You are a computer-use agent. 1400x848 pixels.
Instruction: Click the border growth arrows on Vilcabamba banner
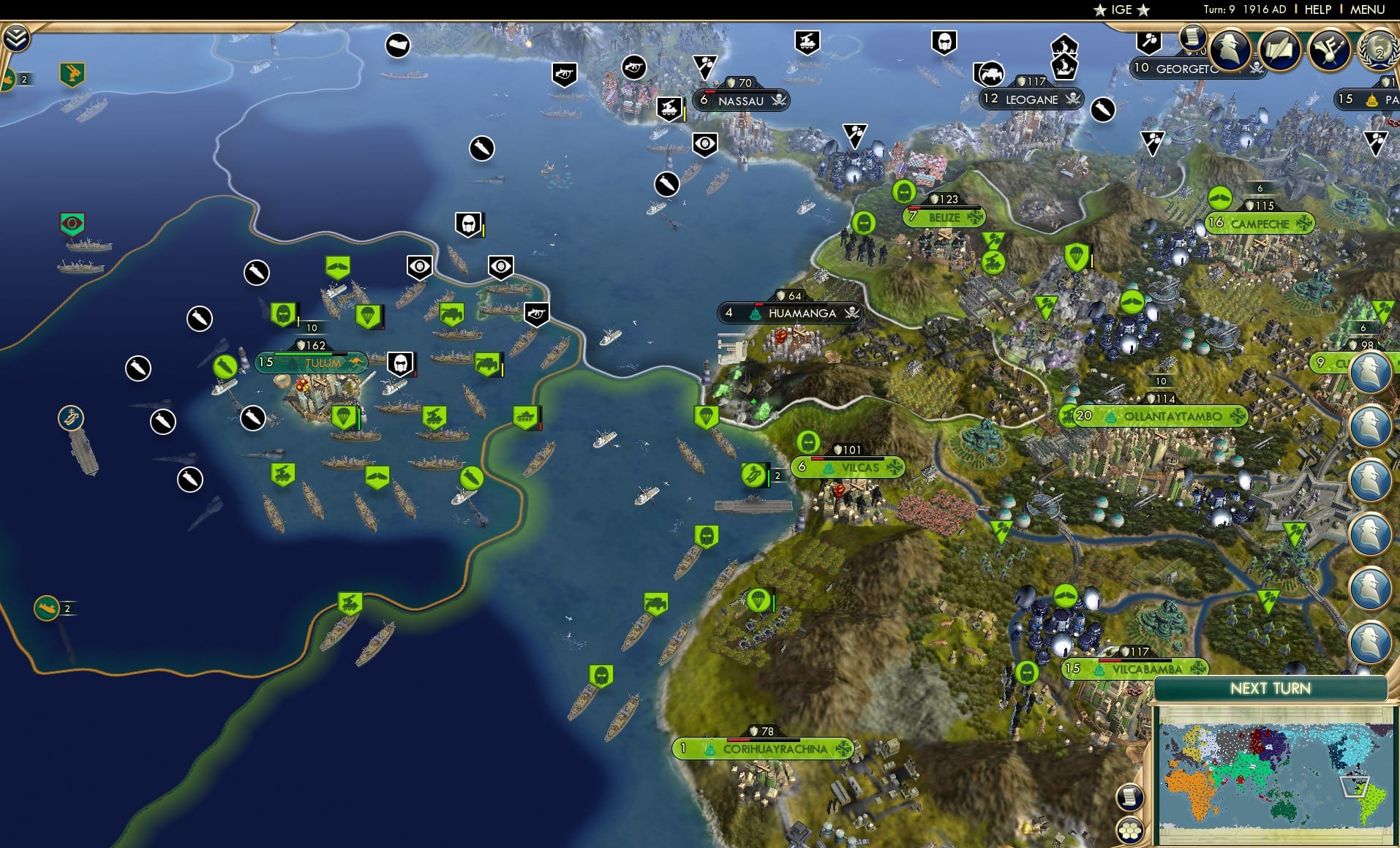(1199, 667)
